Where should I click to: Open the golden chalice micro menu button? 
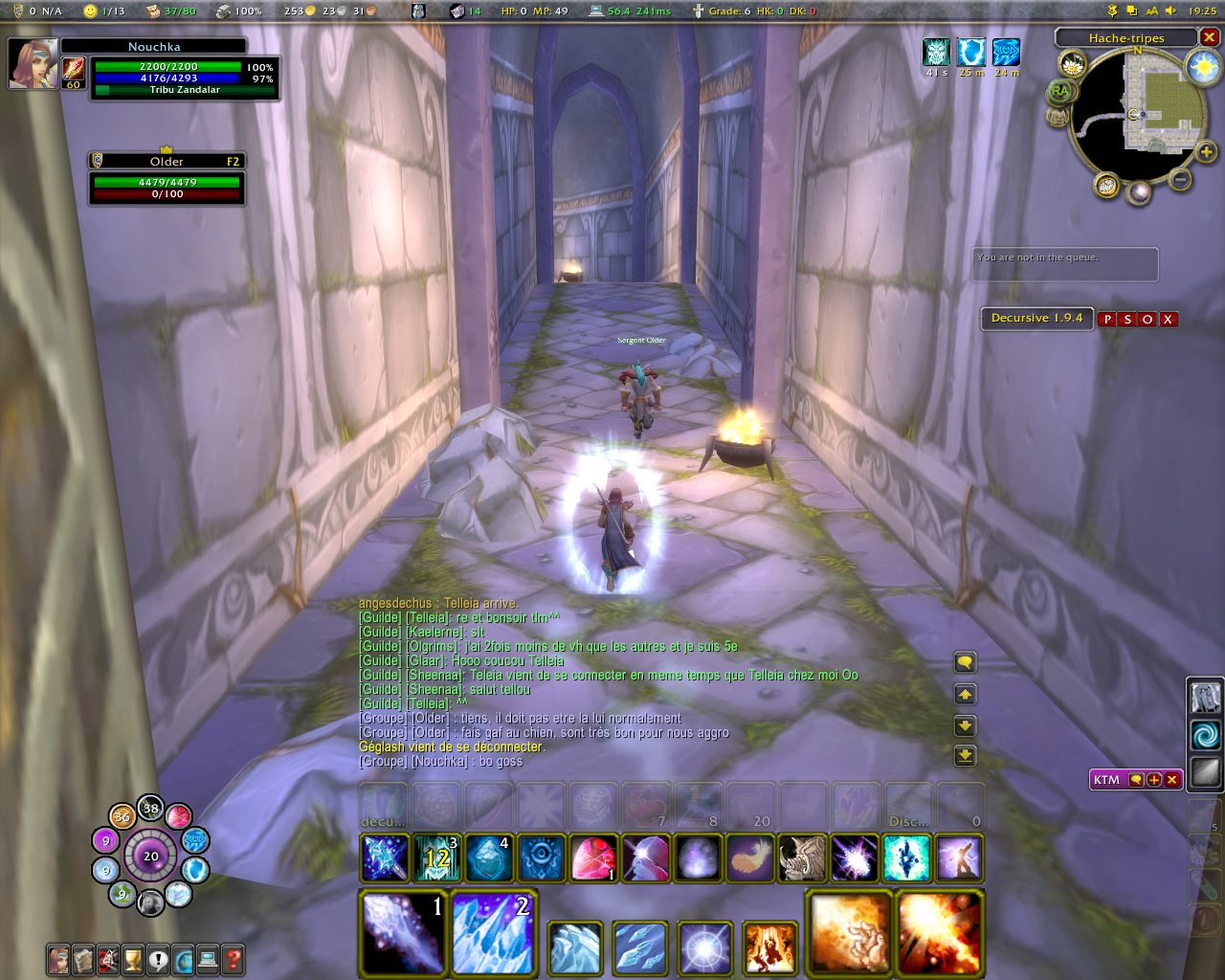133,958
